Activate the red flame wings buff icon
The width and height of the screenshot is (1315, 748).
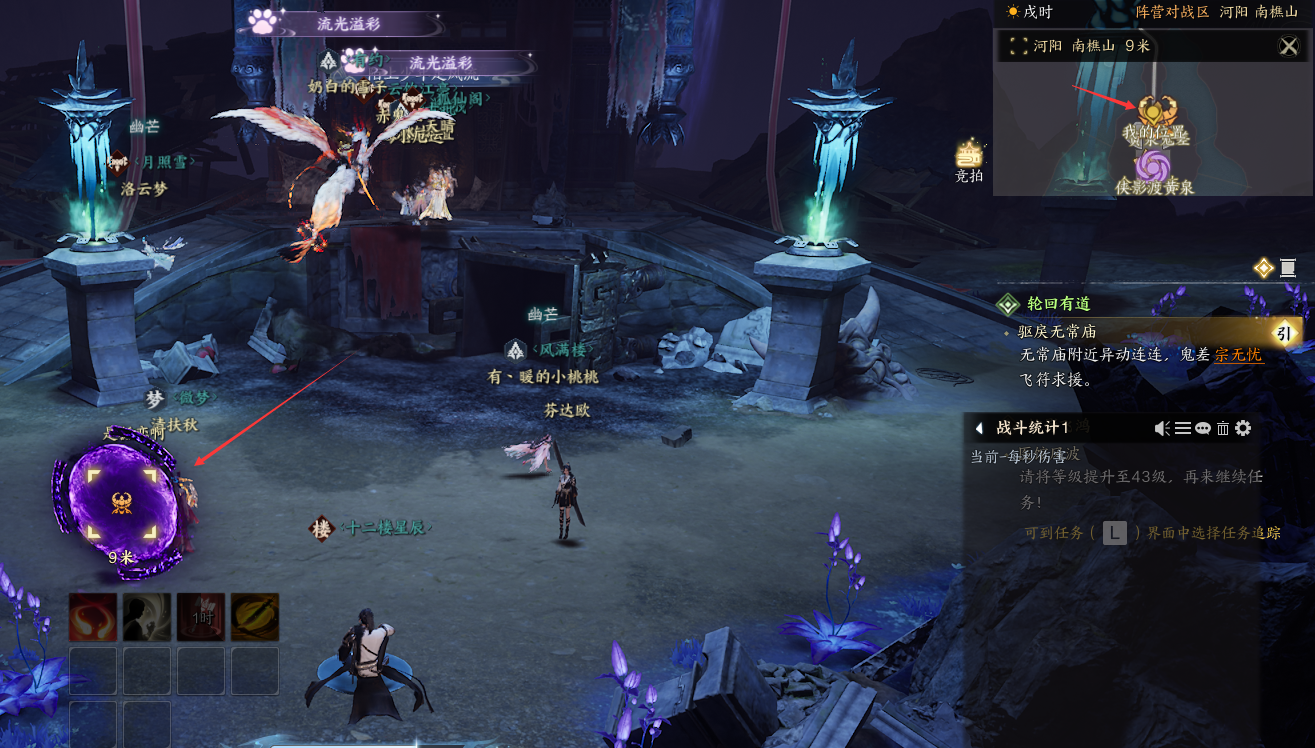93,617
